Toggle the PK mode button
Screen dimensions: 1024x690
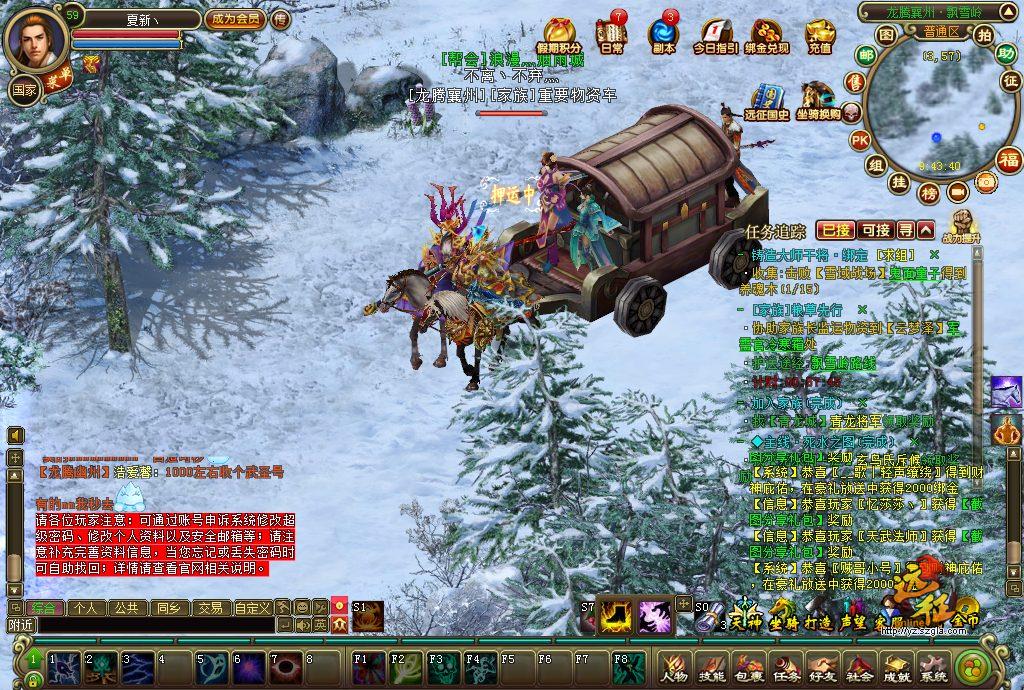click(x=860, y=140)
